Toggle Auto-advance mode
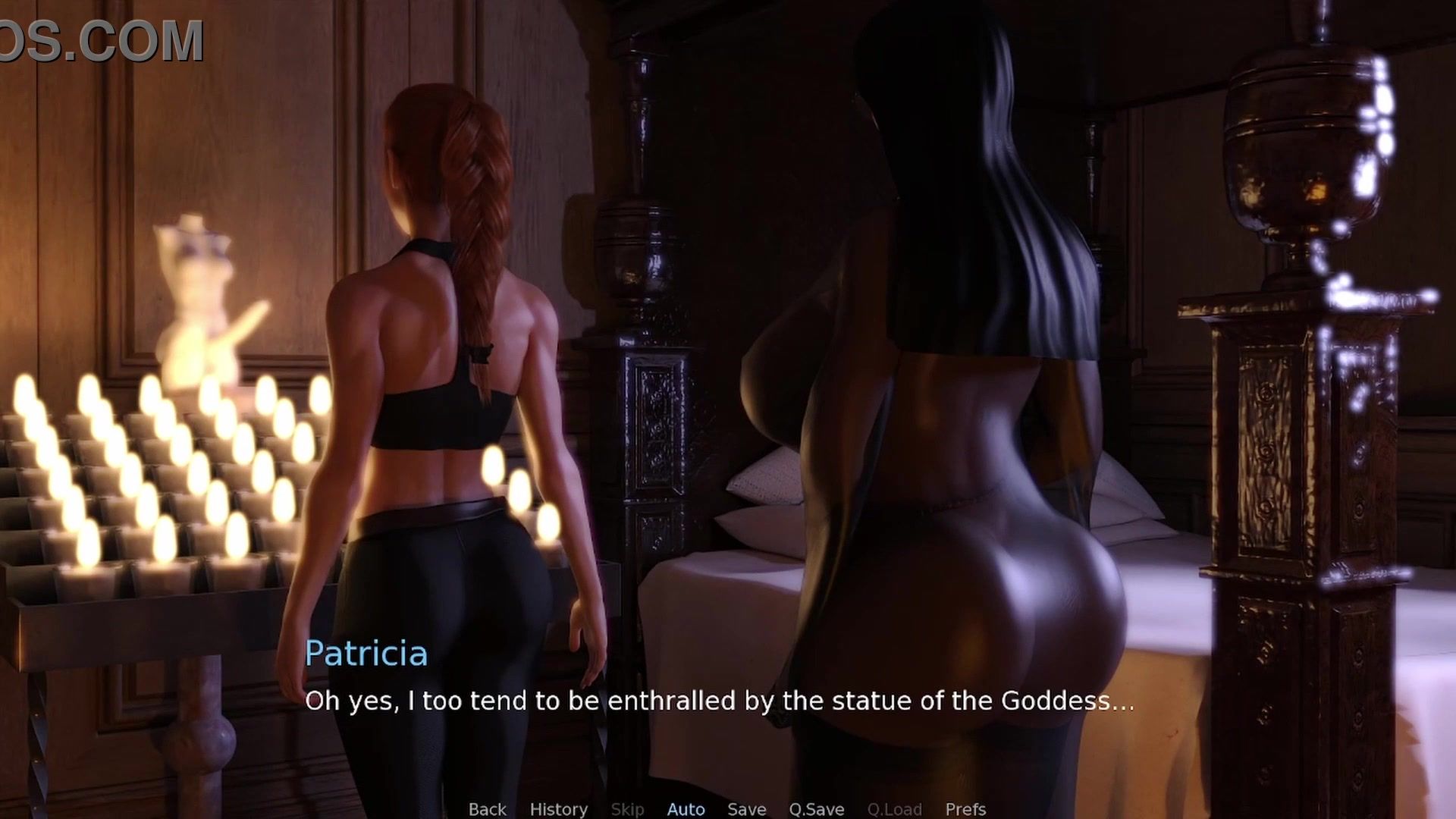 686,809
